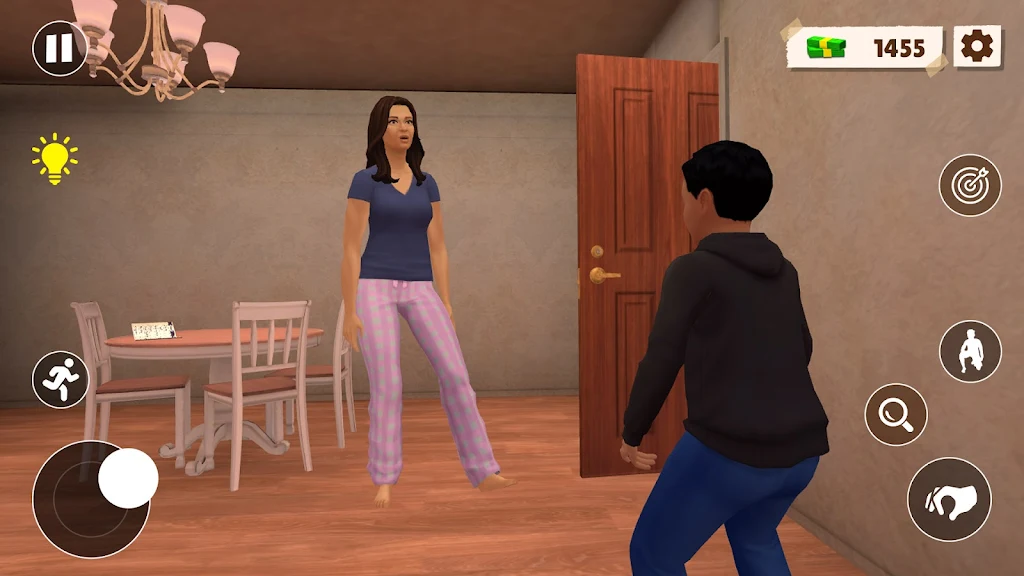Open the gear settings menu
Viewport: 1024px width, 576px height.
[x=976, y=46]
